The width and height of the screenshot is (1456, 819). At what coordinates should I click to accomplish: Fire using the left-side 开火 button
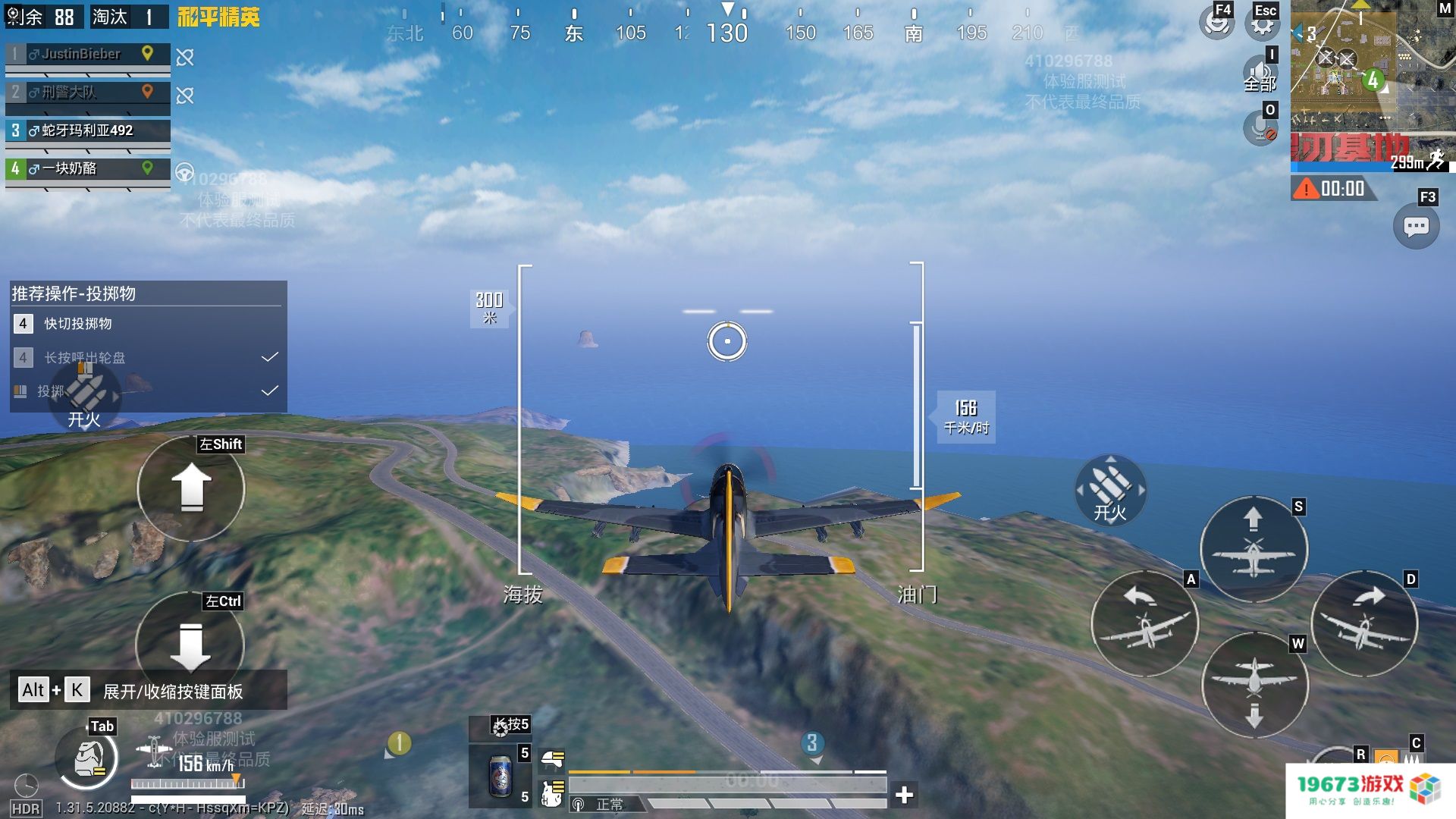(84, 398)
